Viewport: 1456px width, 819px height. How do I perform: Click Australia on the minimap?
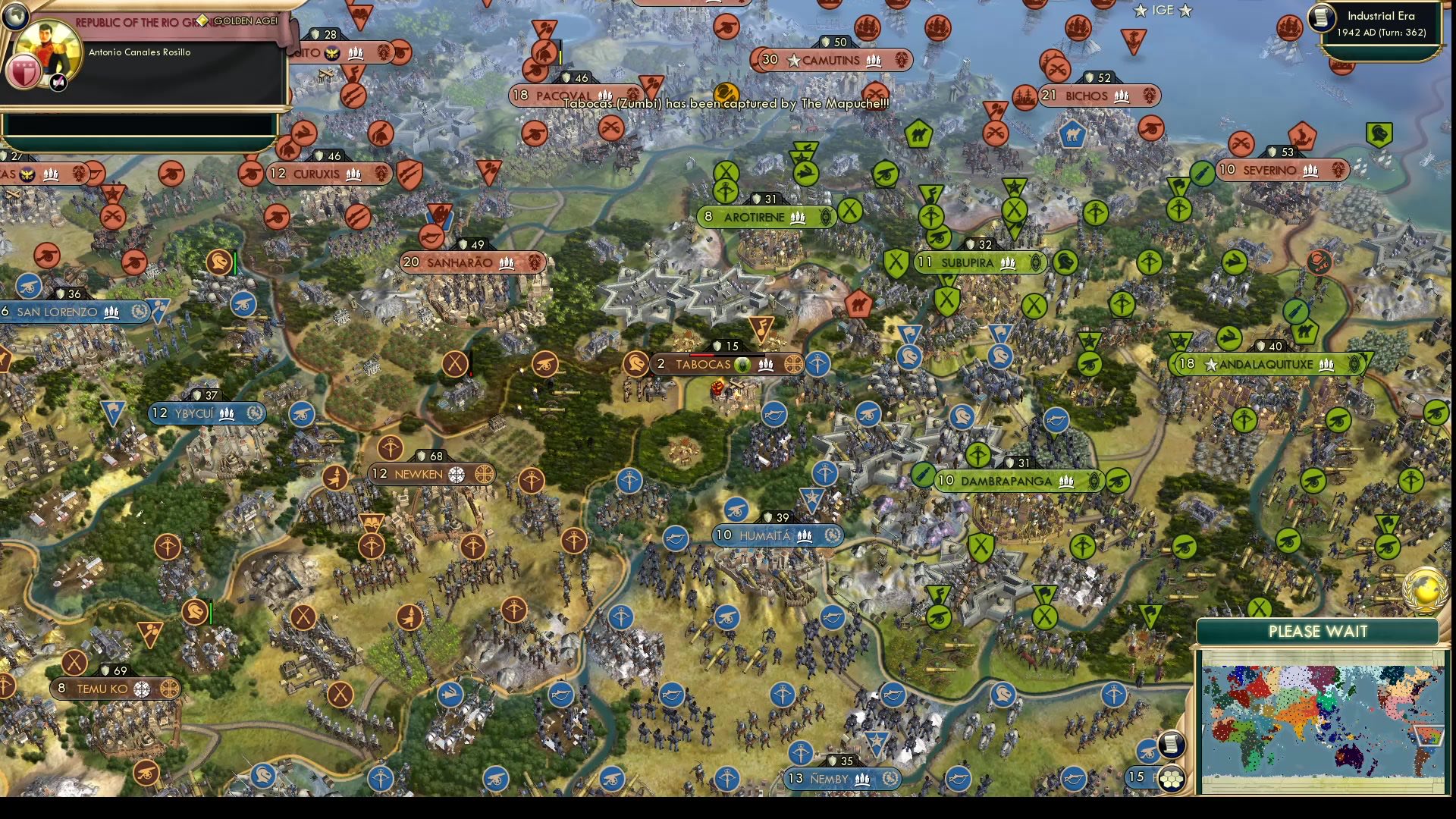[x=1350, y=755]
